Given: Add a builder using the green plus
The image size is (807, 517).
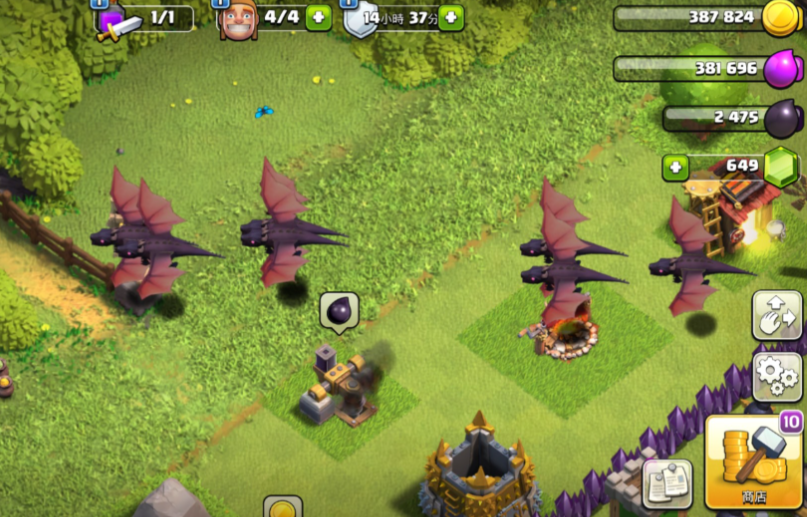Looking at the screenshot, I should click(318, 18).
